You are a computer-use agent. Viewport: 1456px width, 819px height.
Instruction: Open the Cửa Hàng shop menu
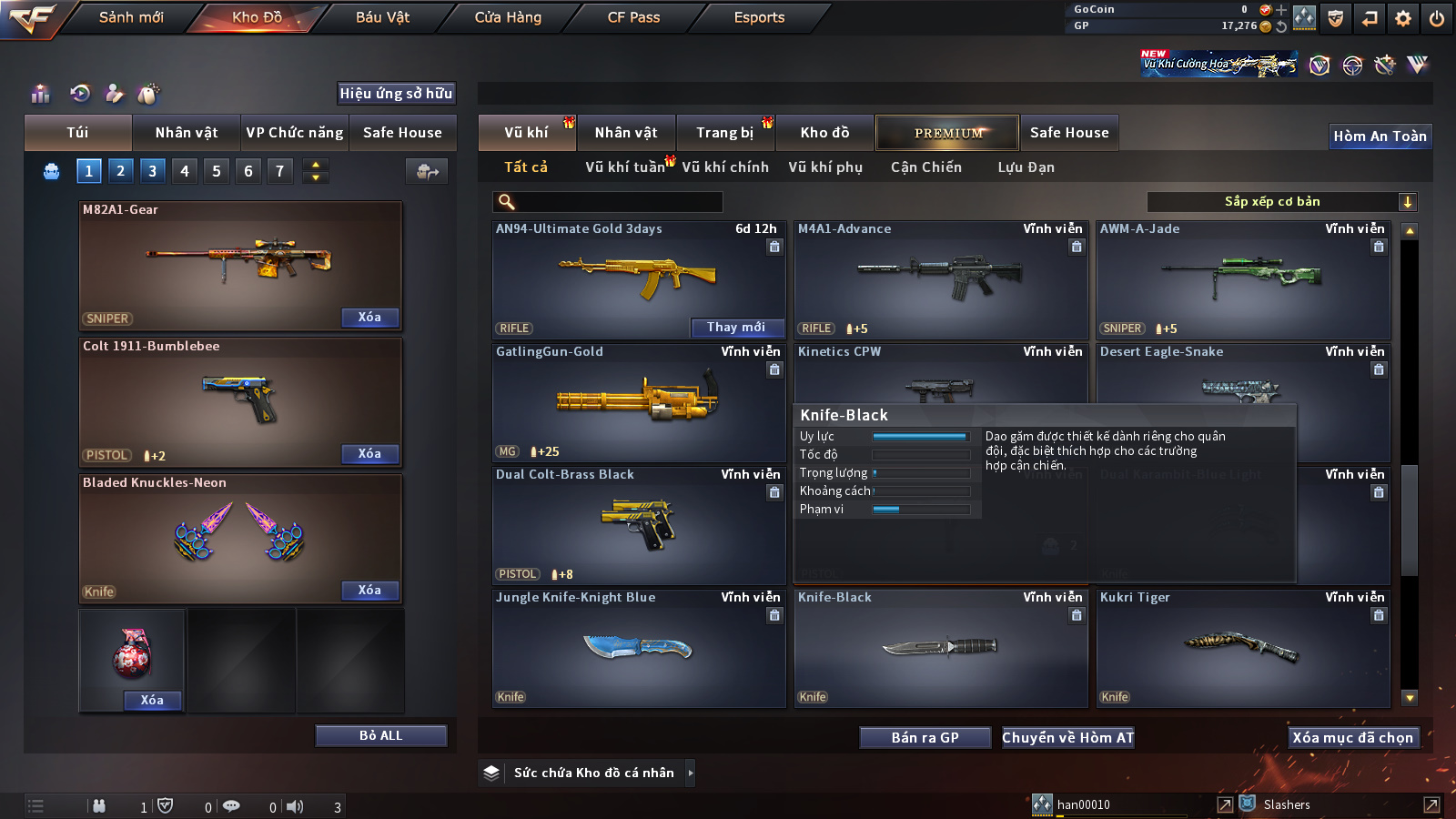pyautogui.click(x=508, y=17)
